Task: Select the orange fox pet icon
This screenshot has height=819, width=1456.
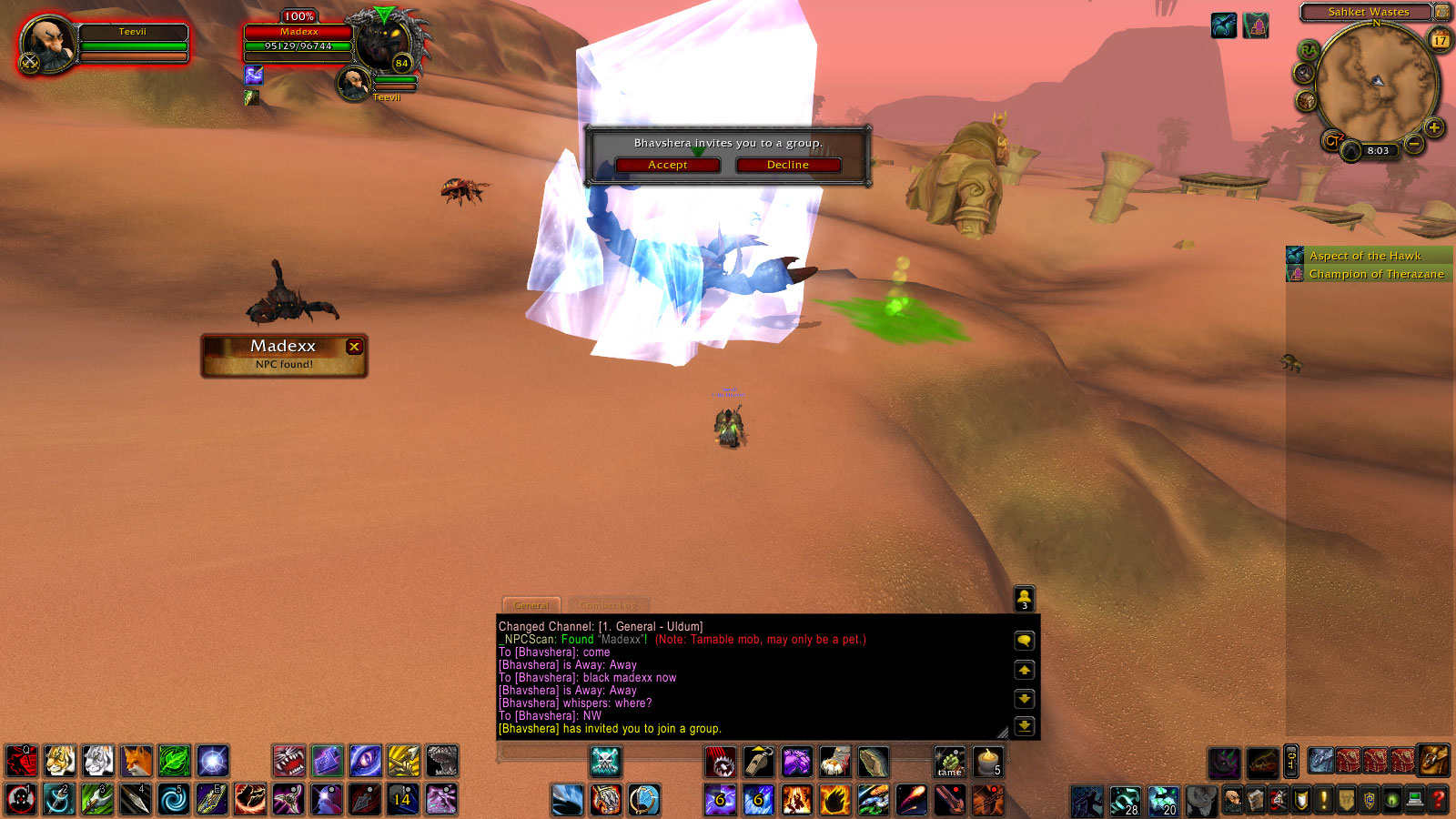Action: 136,761
